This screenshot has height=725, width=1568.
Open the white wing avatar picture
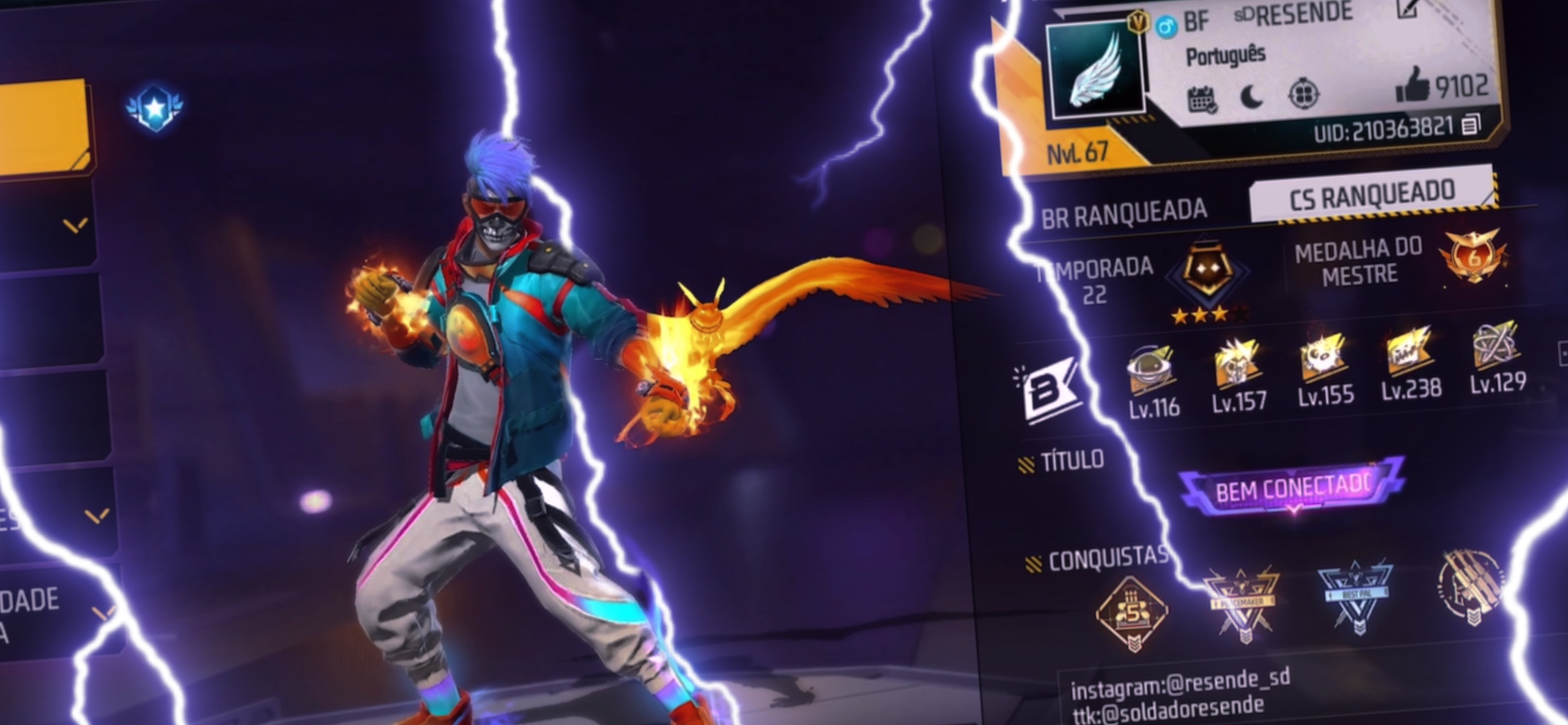click(1096, 69)
